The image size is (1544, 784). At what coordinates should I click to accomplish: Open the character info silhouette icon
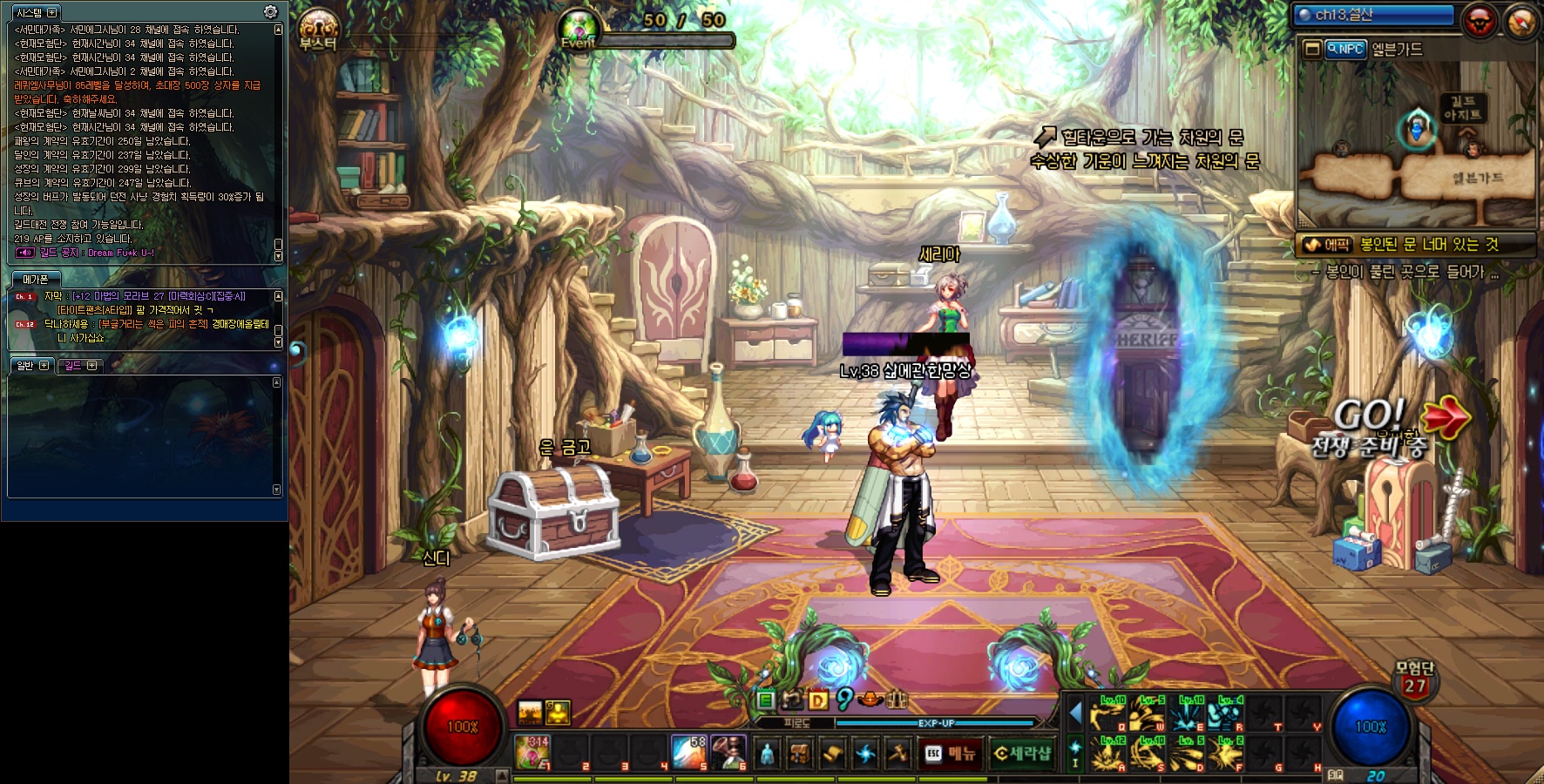click(x=767, y=754)
